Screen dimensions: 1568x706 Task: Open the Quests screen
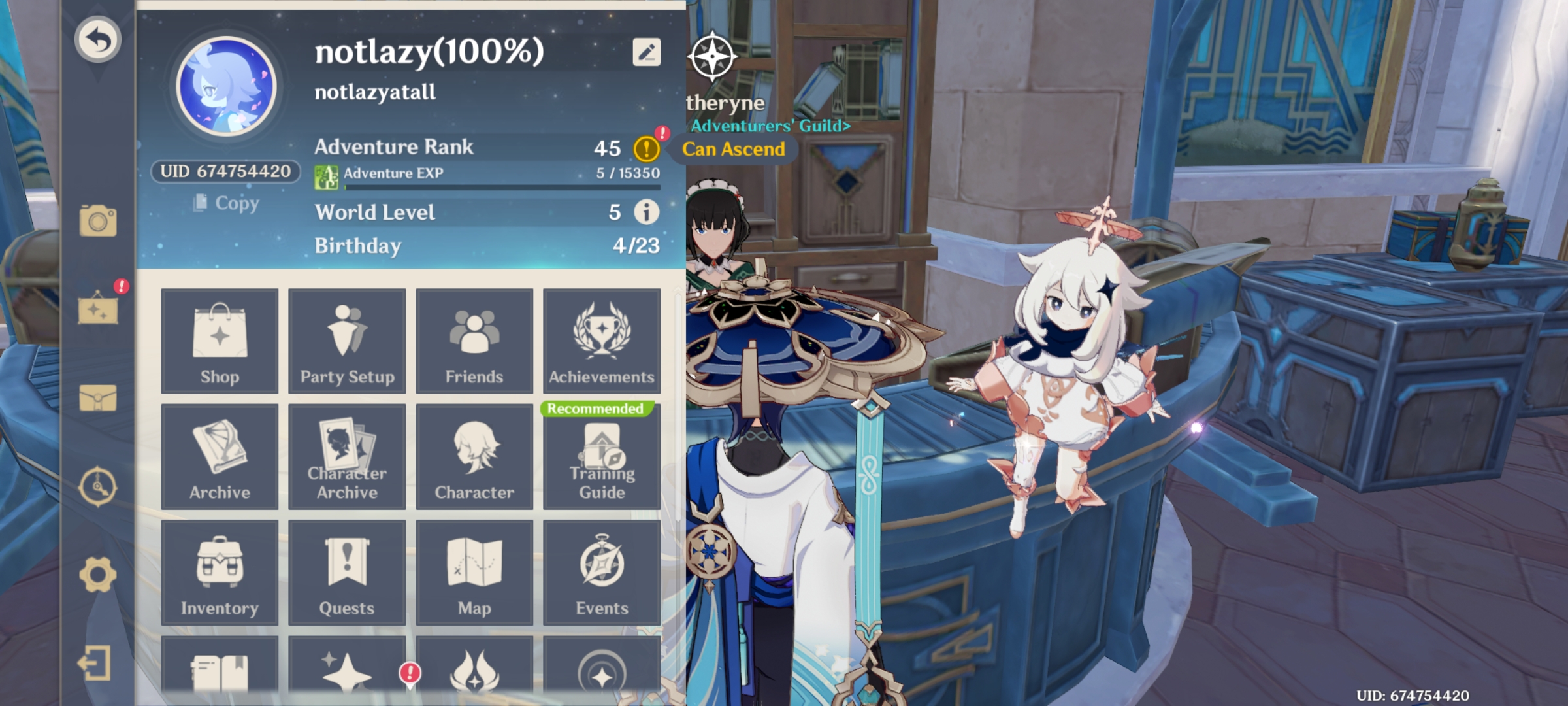click(x=347, y=573)
